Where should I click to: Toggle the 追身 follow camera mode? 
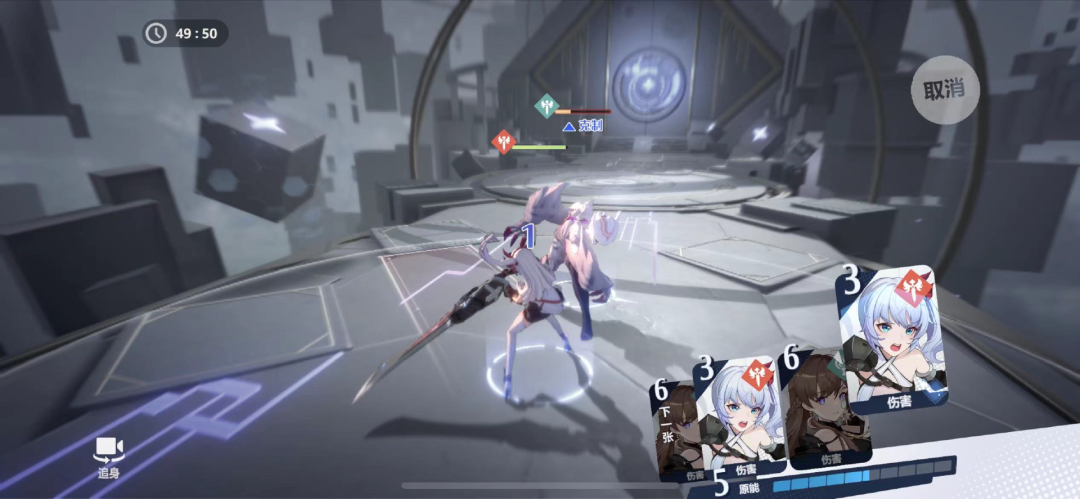(x=108, y=455)
